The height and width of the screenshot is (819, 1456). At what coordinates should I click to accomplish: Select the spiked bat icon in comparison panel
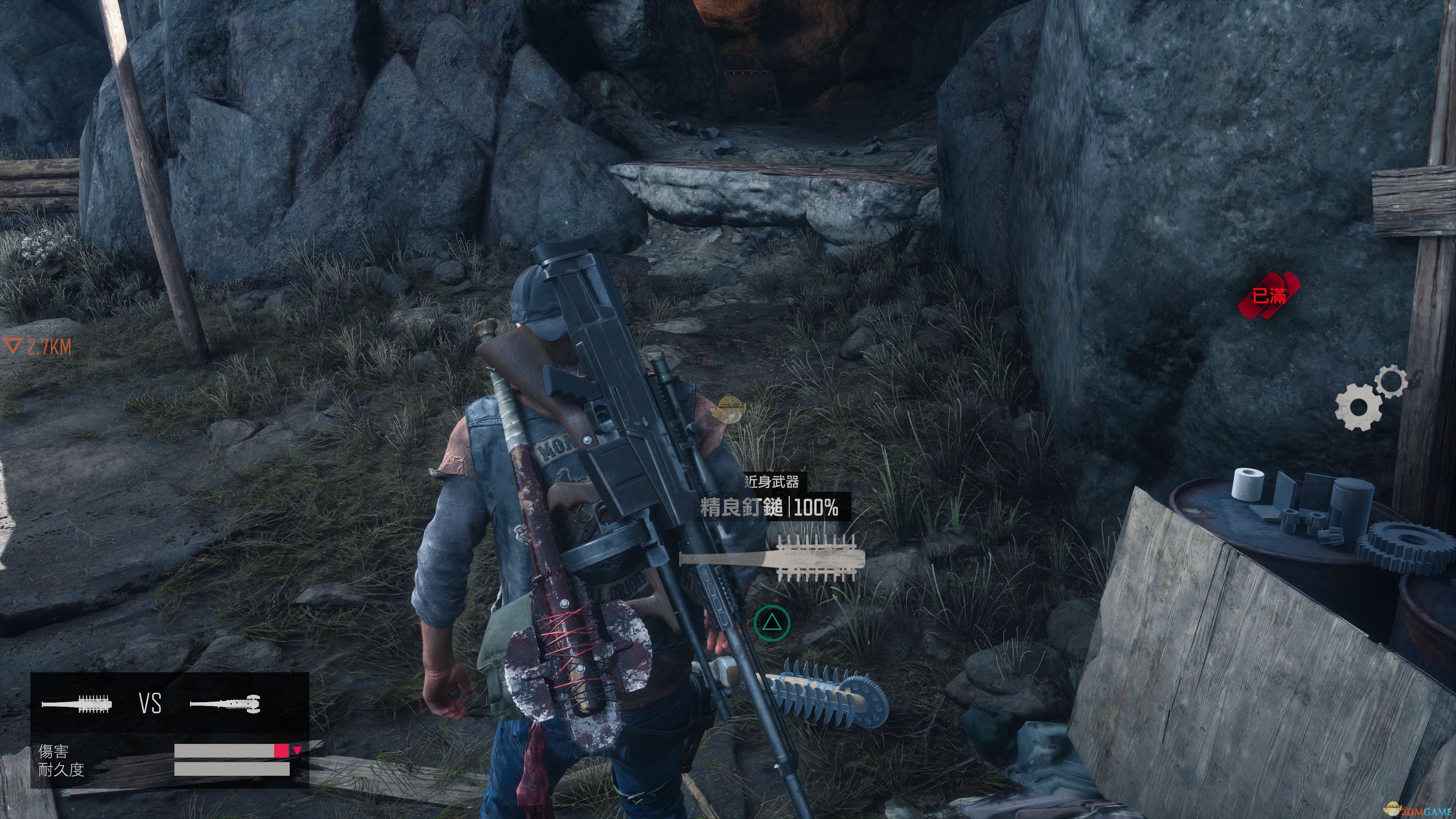[x=77, y=704]
